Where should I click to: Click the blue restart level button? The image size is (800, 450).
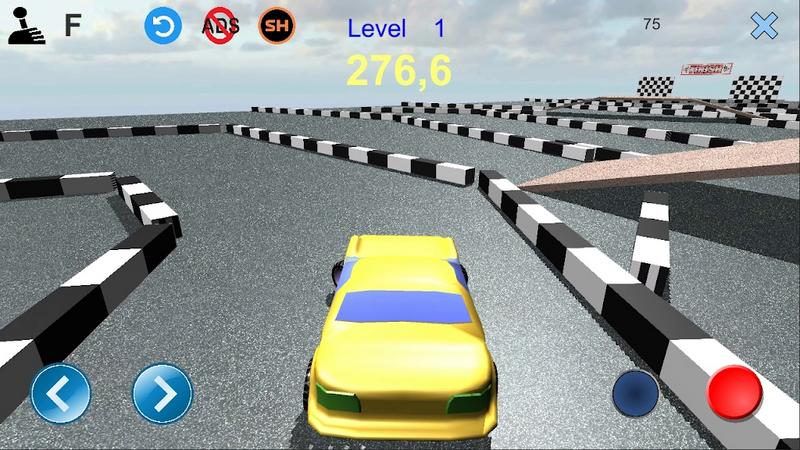click(x=162, y=26)
